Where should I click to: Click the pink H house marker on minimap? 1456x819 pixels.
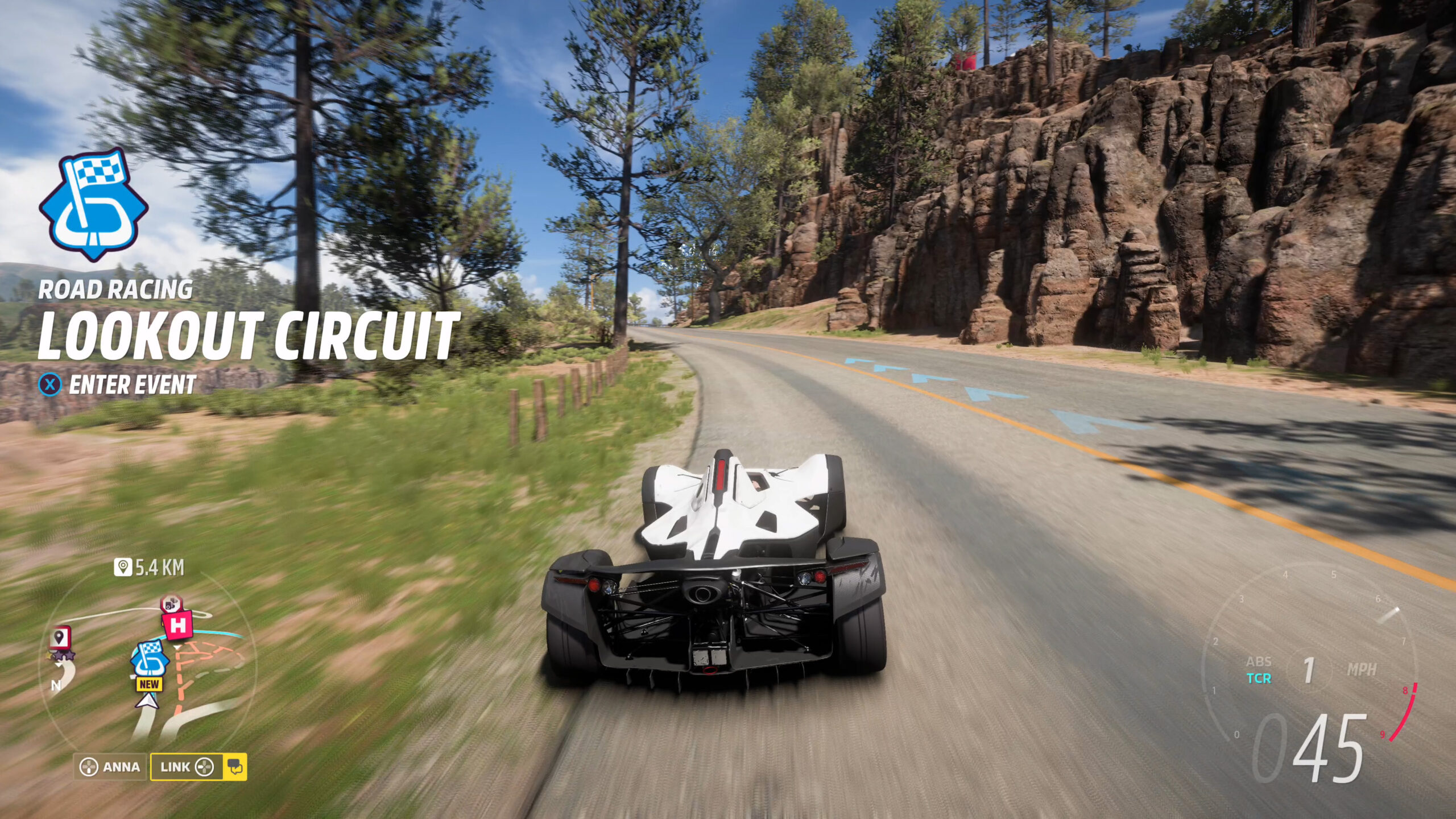click(x=178, y=626)
